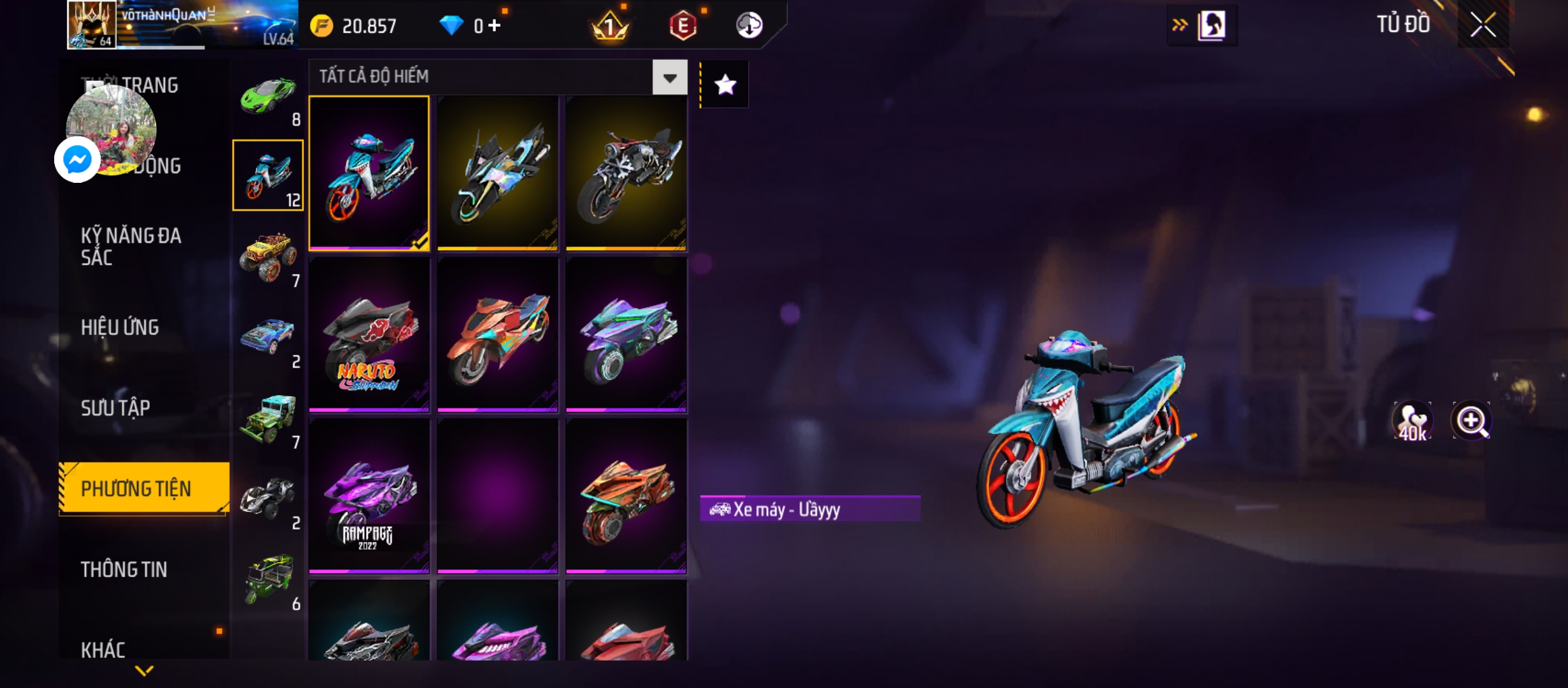Open the green jeep vehicle category
The height and width of the screenshot is (688, 1568).
(x=268, y=420)
